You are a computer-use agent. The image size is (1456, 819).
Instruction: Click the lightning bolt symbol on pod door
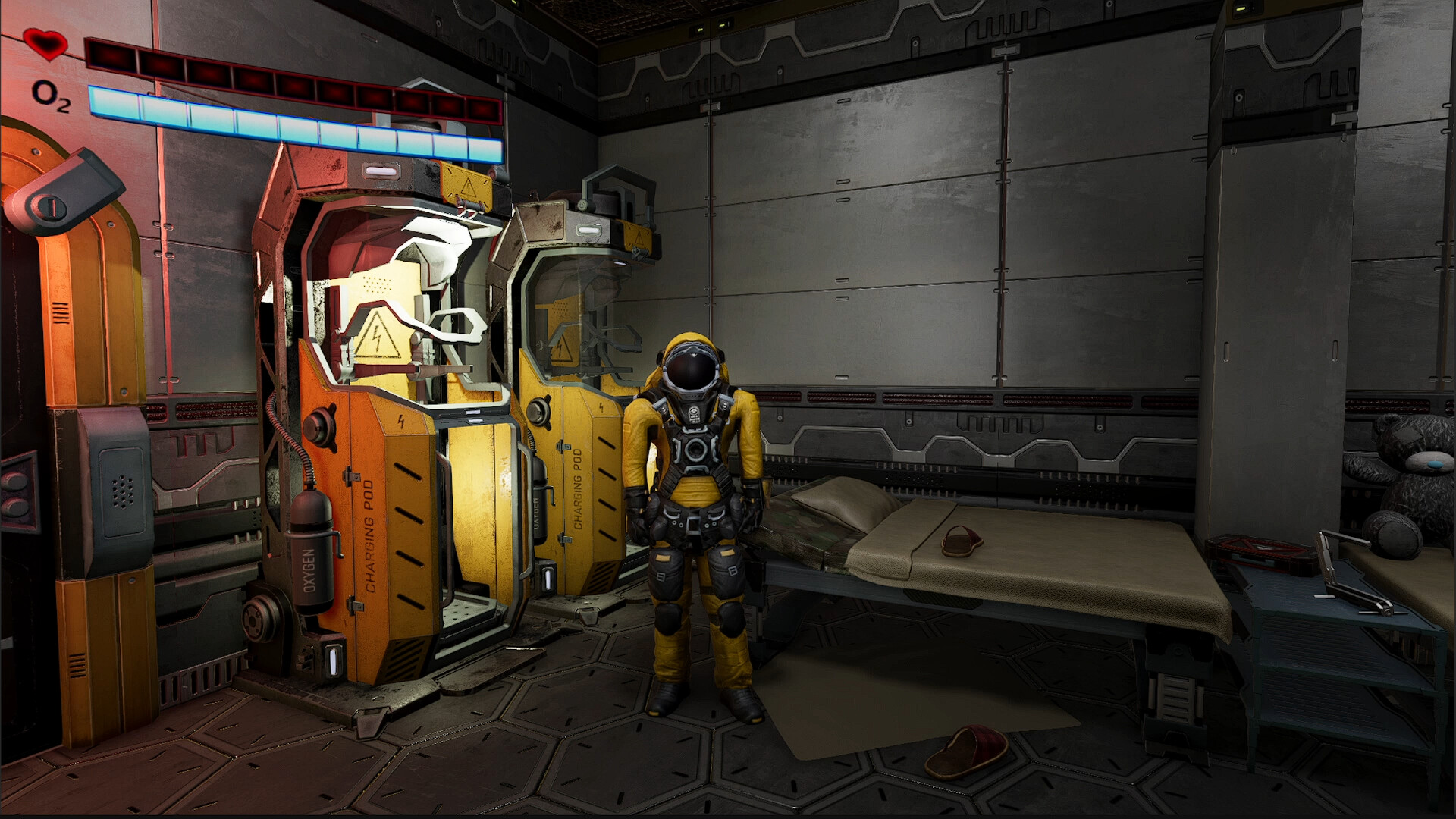coord(400,422)
